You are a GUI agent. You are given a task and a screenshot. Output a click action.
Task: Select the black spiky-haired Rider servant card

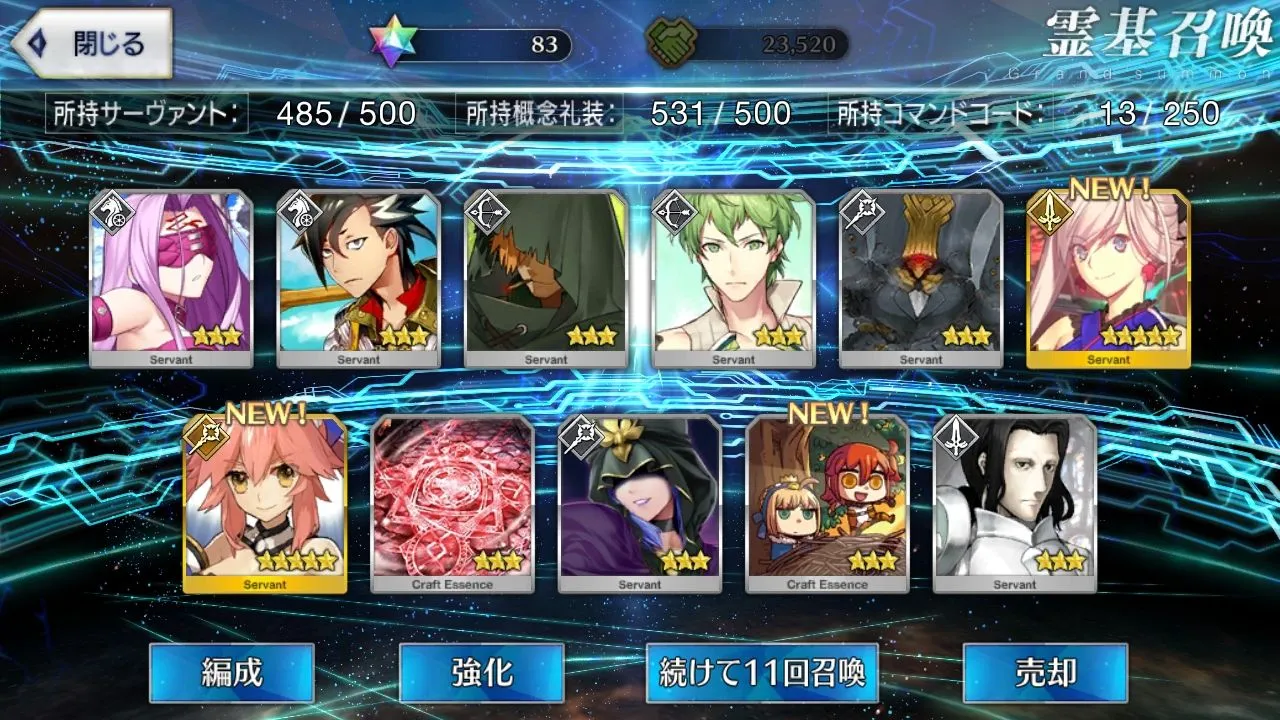(359, 279)
